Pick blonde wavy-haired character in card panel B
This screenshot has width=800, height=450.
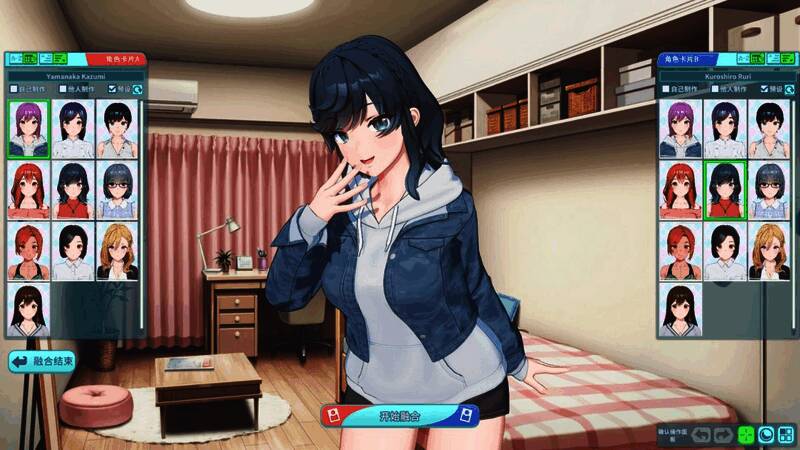(x=768, y=251)
